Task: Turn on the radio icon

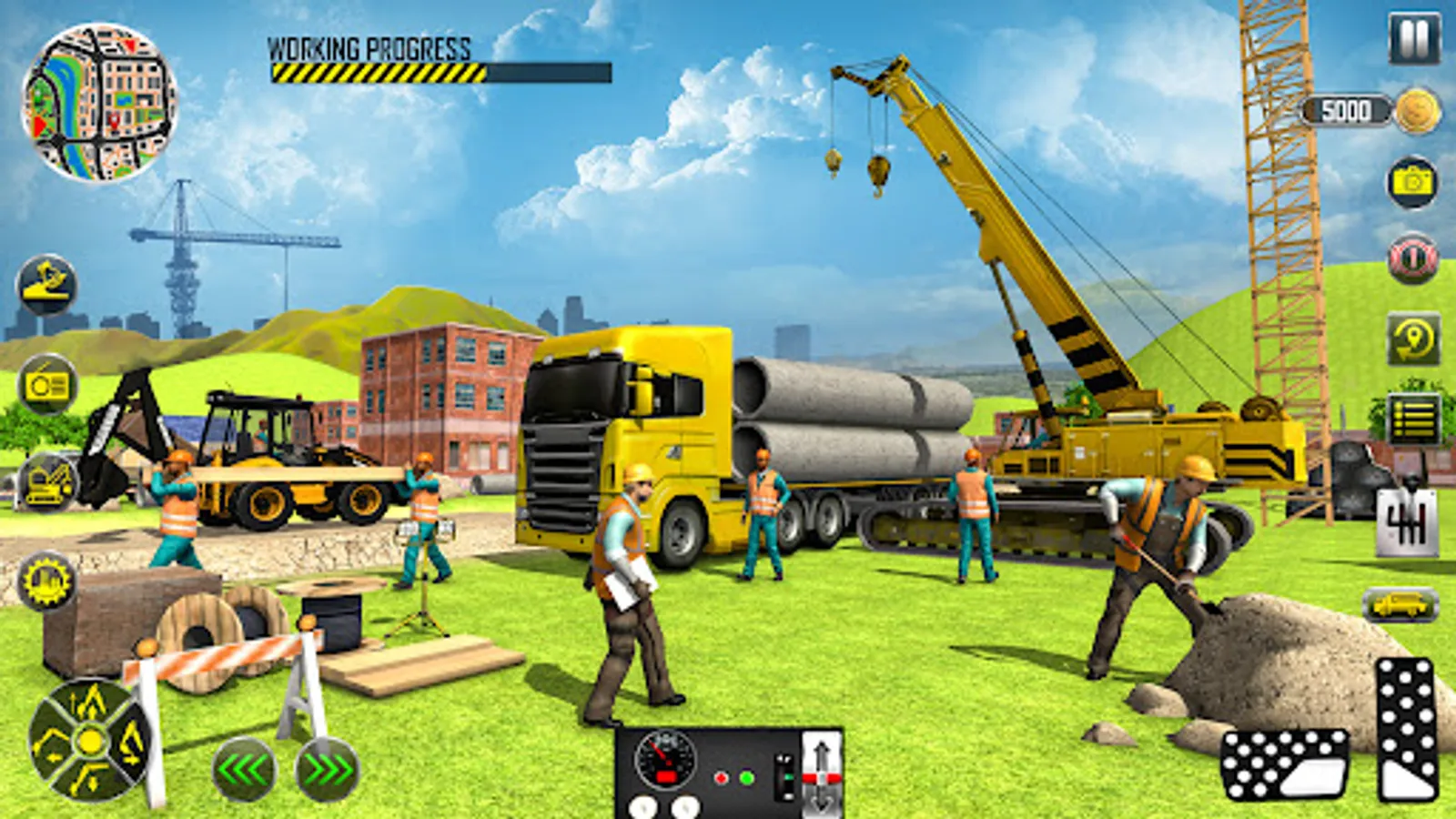Action: [46, 386]
